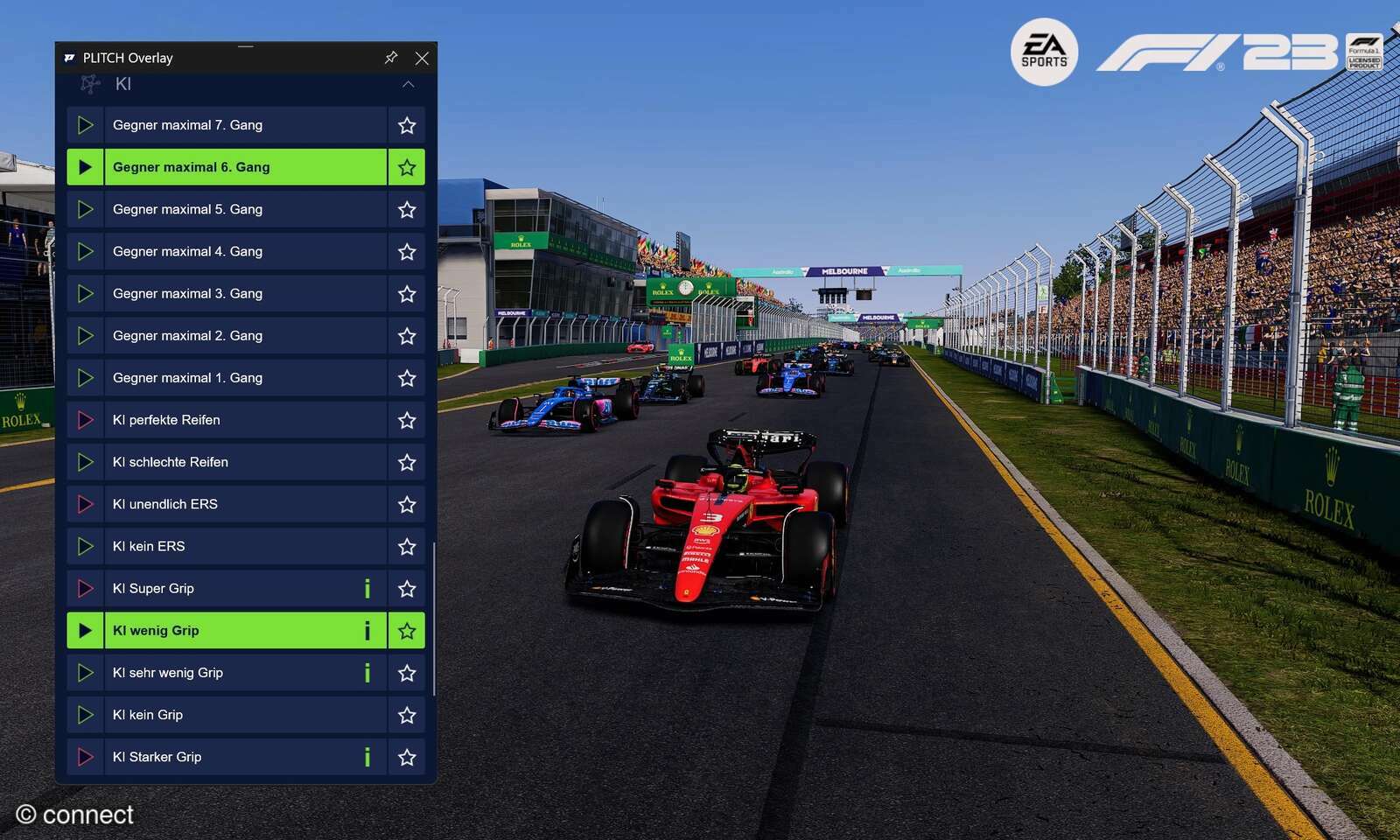Toggle the favorite star on Gegner maximal 1. Gang
The width and height of the screenshot is (1400, 840).
click(x=406, y=377)
